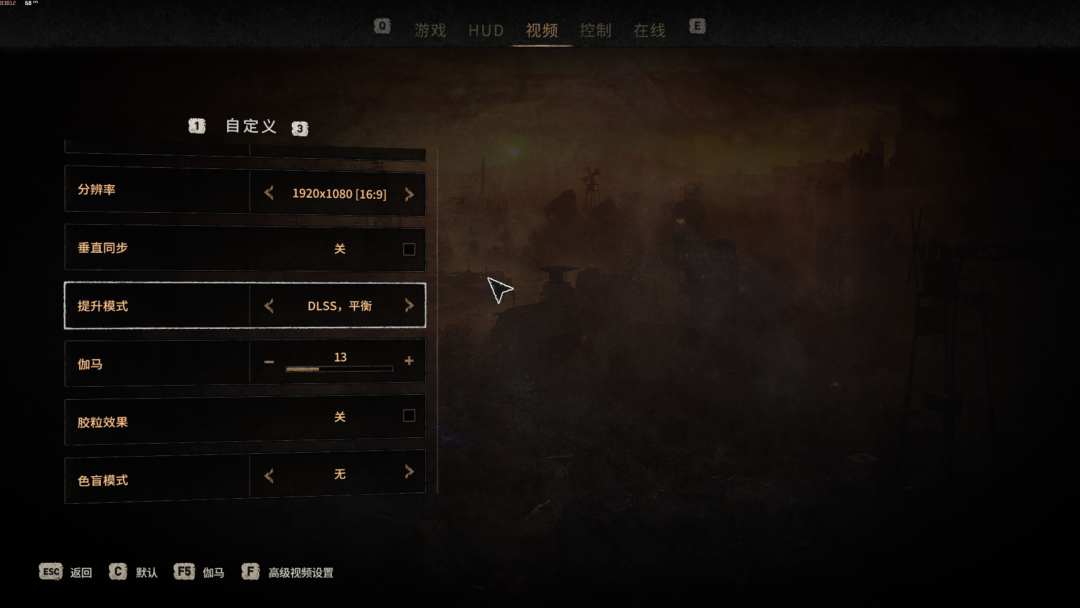Switch to the 游戏 tab
This screenshot has height=608, width=1080.
click(x=430, y=30)
